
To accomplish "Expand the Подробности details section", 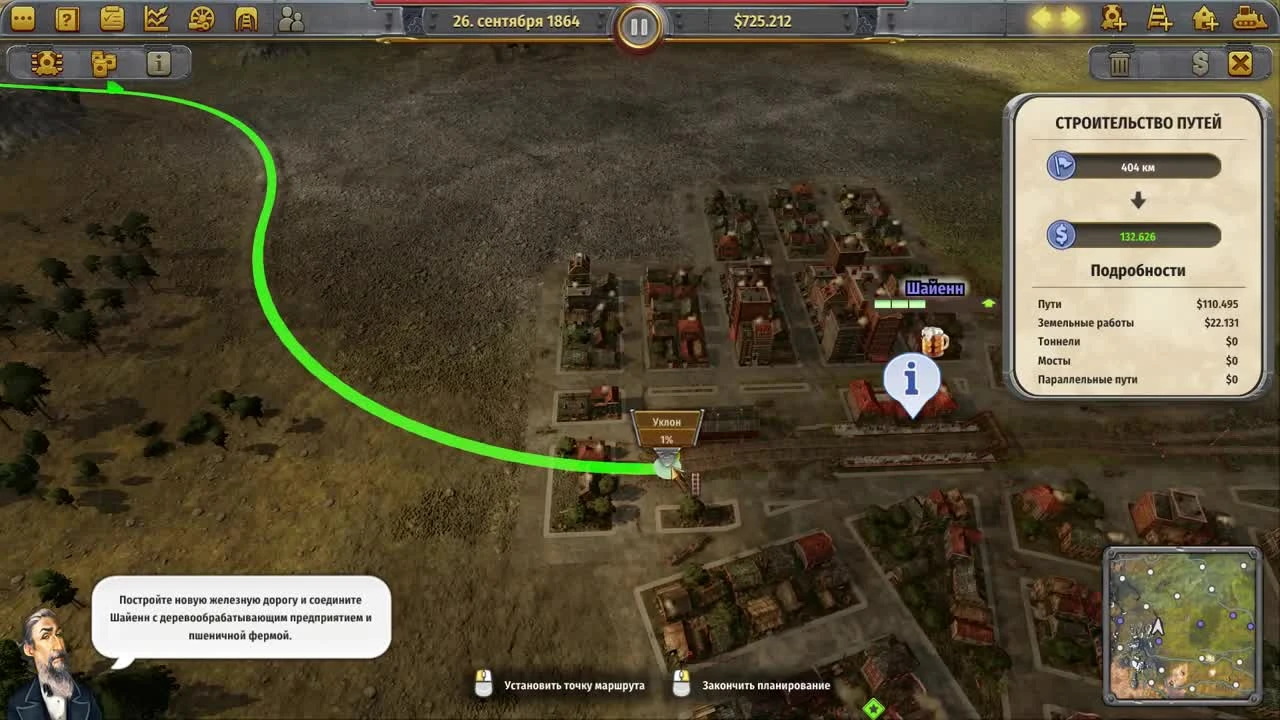I will (x=1139, y=270).
